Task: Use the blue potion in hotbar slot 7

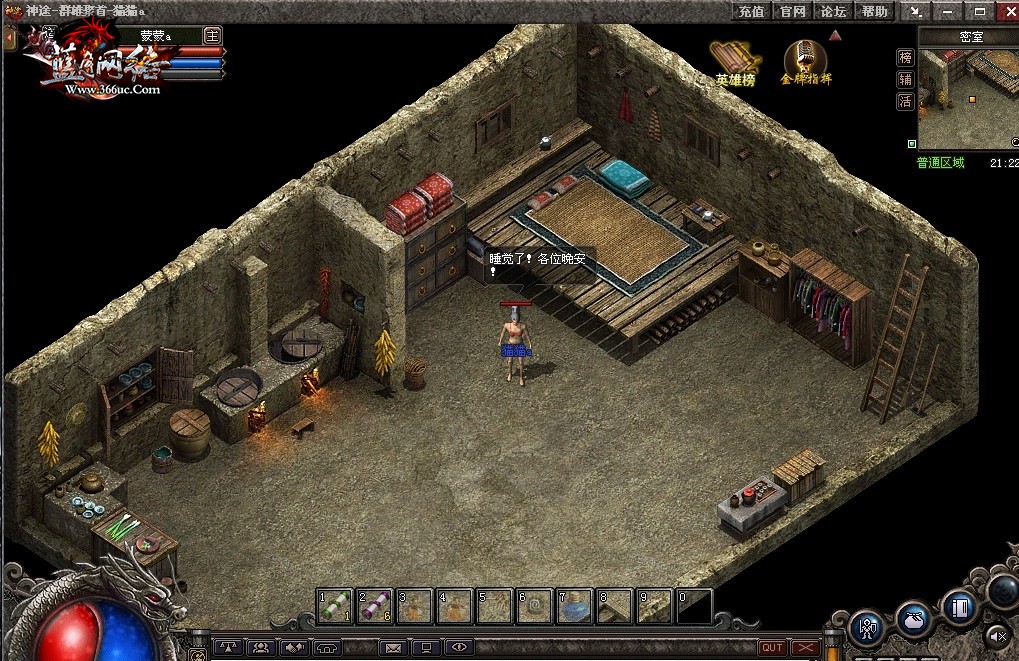Action: pos(575,606)
